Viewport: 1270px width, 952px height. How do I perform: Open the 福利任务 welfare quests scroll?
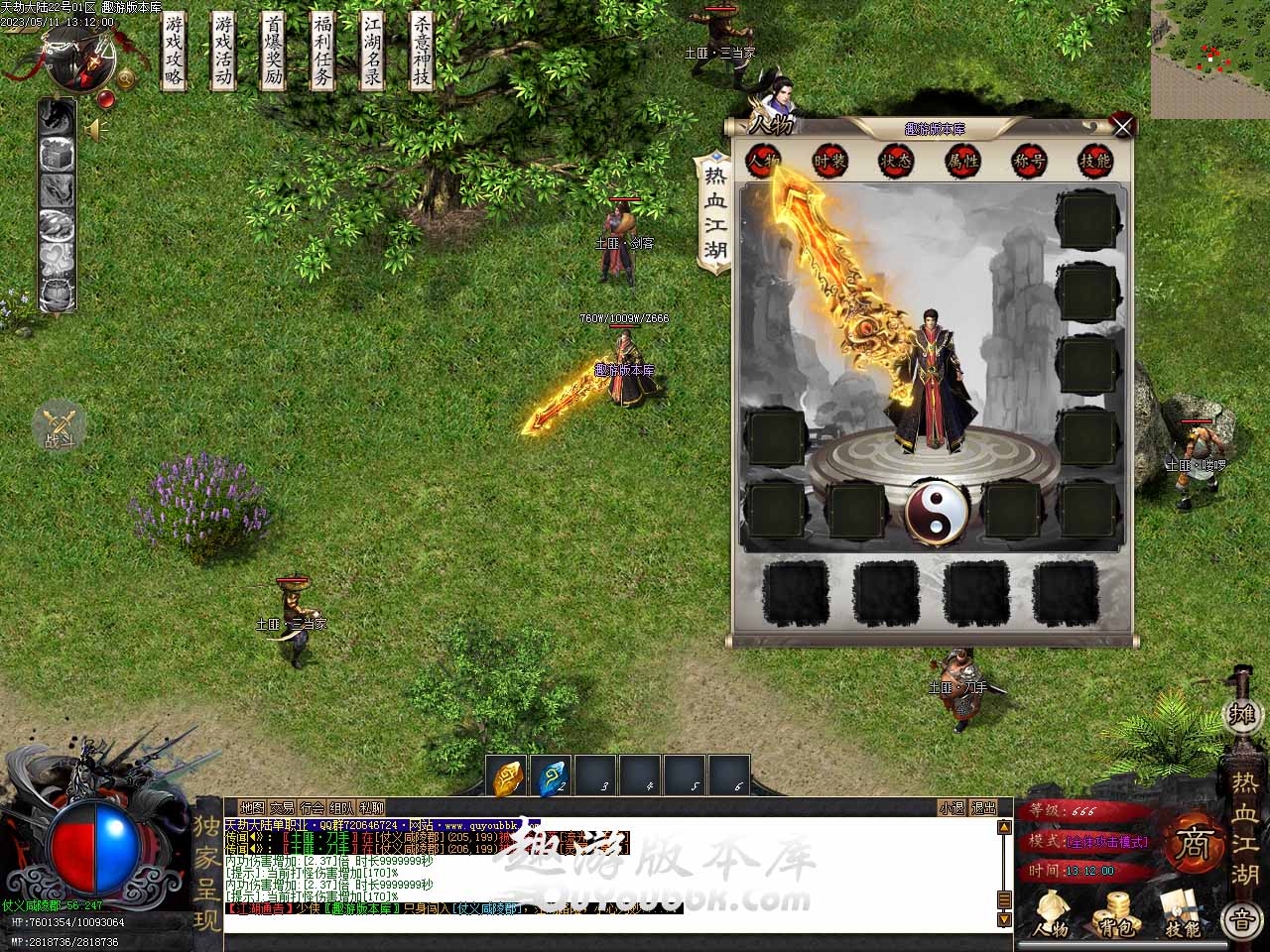[323, 52]
